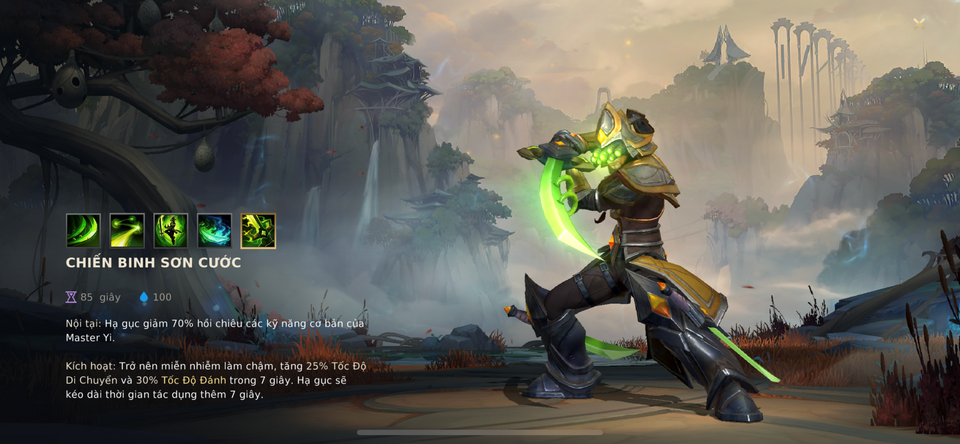
Task: View the blue-green swirling blade ability
Action: click(x=214, y=231)
